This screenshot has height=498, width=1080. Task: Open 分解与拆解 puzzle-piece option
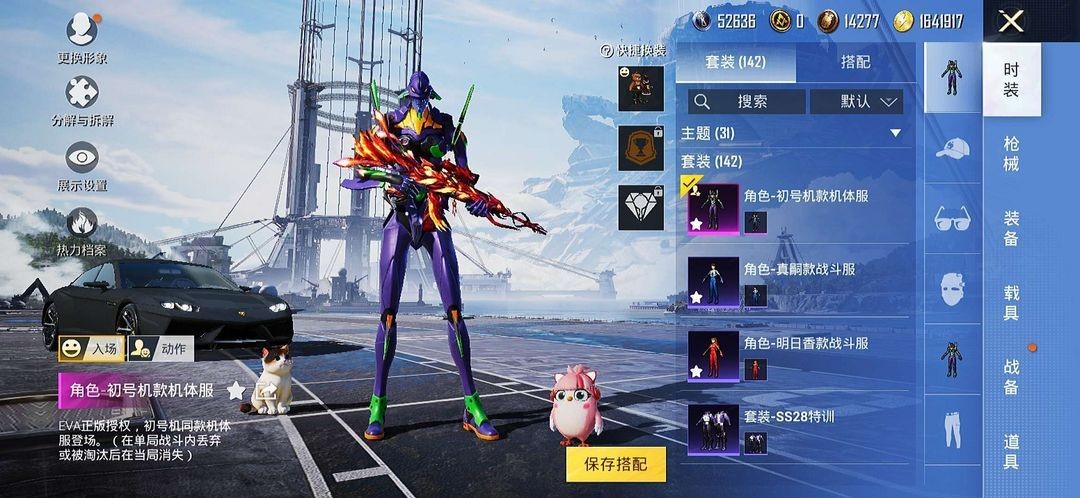point(82,98)
